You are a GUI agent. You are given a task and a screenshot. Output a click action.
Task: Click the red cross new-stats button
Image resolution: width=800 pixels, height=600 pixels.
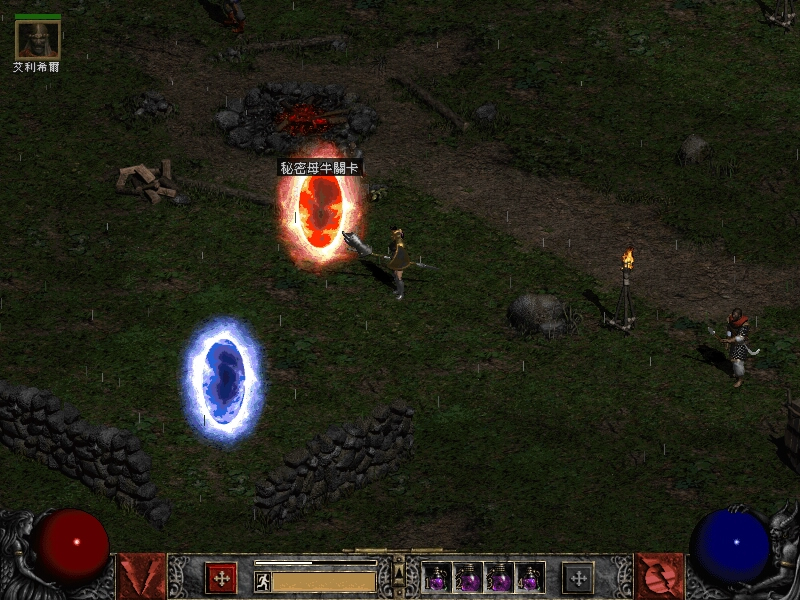click(220, 577)
